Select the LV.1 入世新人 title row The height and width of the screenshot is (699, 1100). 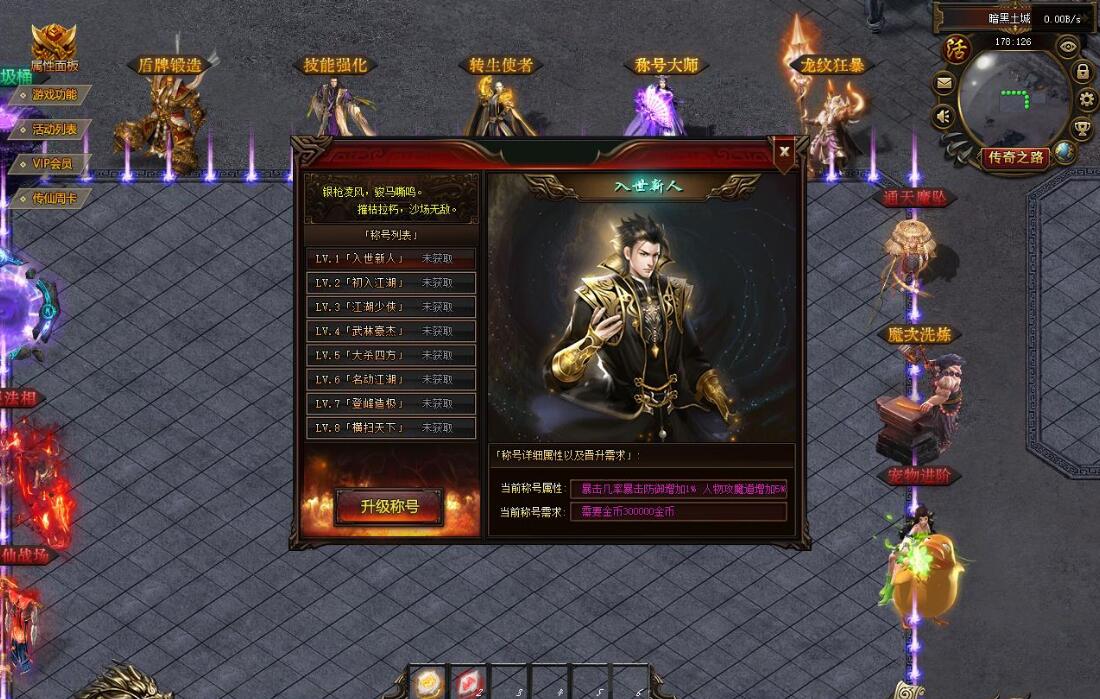pyautogui.click(x=390, y=258)
